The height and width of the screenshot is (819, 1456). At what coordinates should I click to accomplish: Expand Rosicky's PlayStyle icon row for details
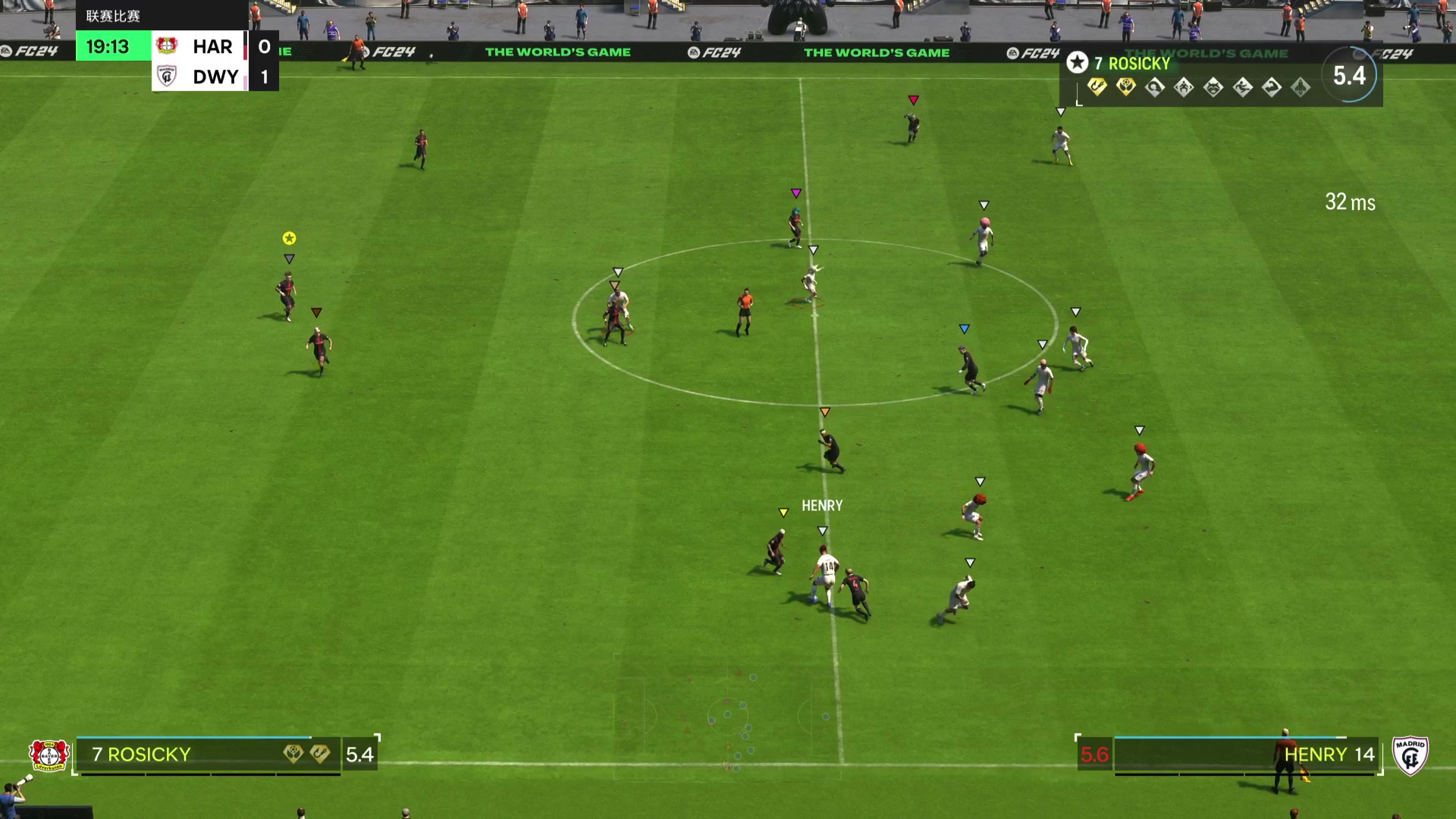point(1198,88)
